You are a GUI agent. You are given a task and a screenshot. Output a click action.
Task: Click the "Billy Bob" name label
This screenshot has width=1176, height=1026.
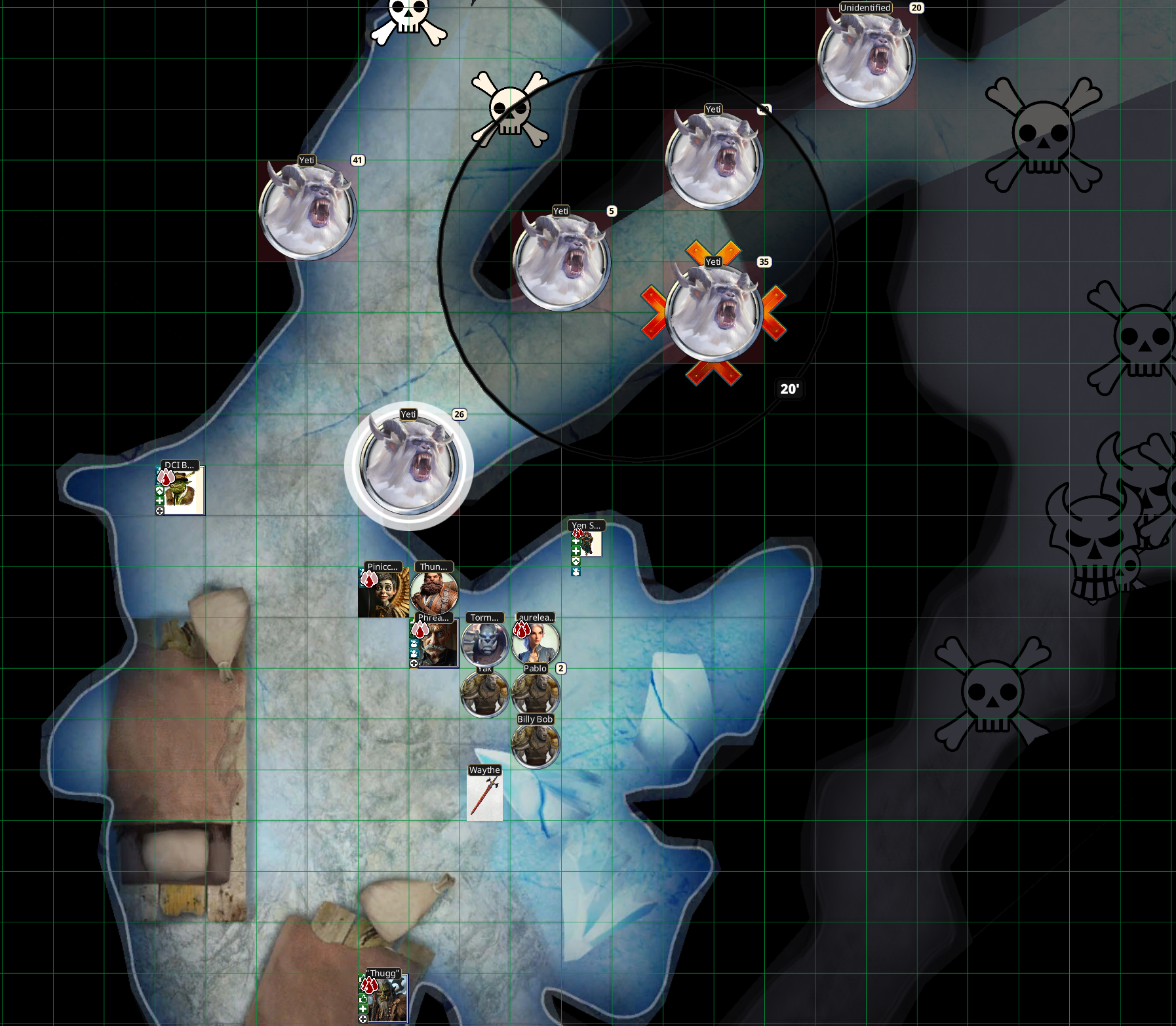pos(534,719)
